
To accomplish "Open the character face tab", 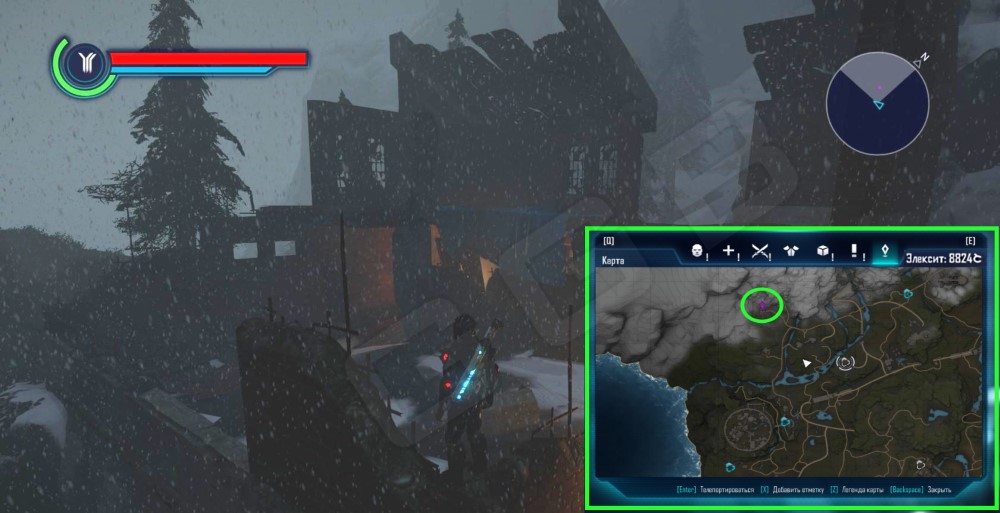I will [698, 252].
